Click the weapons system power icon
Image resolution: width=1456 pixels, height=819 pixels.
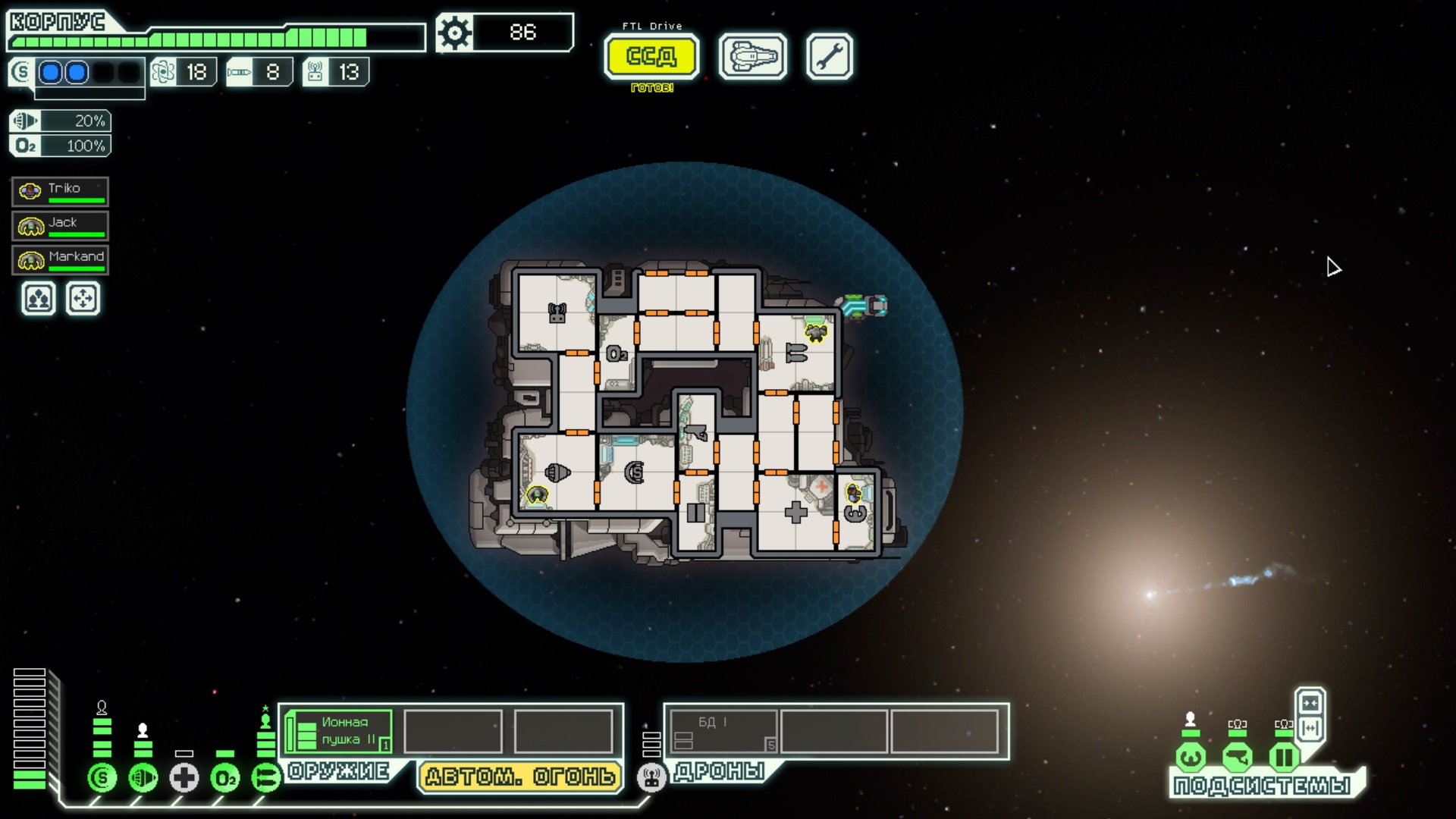click(x=266, y=777)
